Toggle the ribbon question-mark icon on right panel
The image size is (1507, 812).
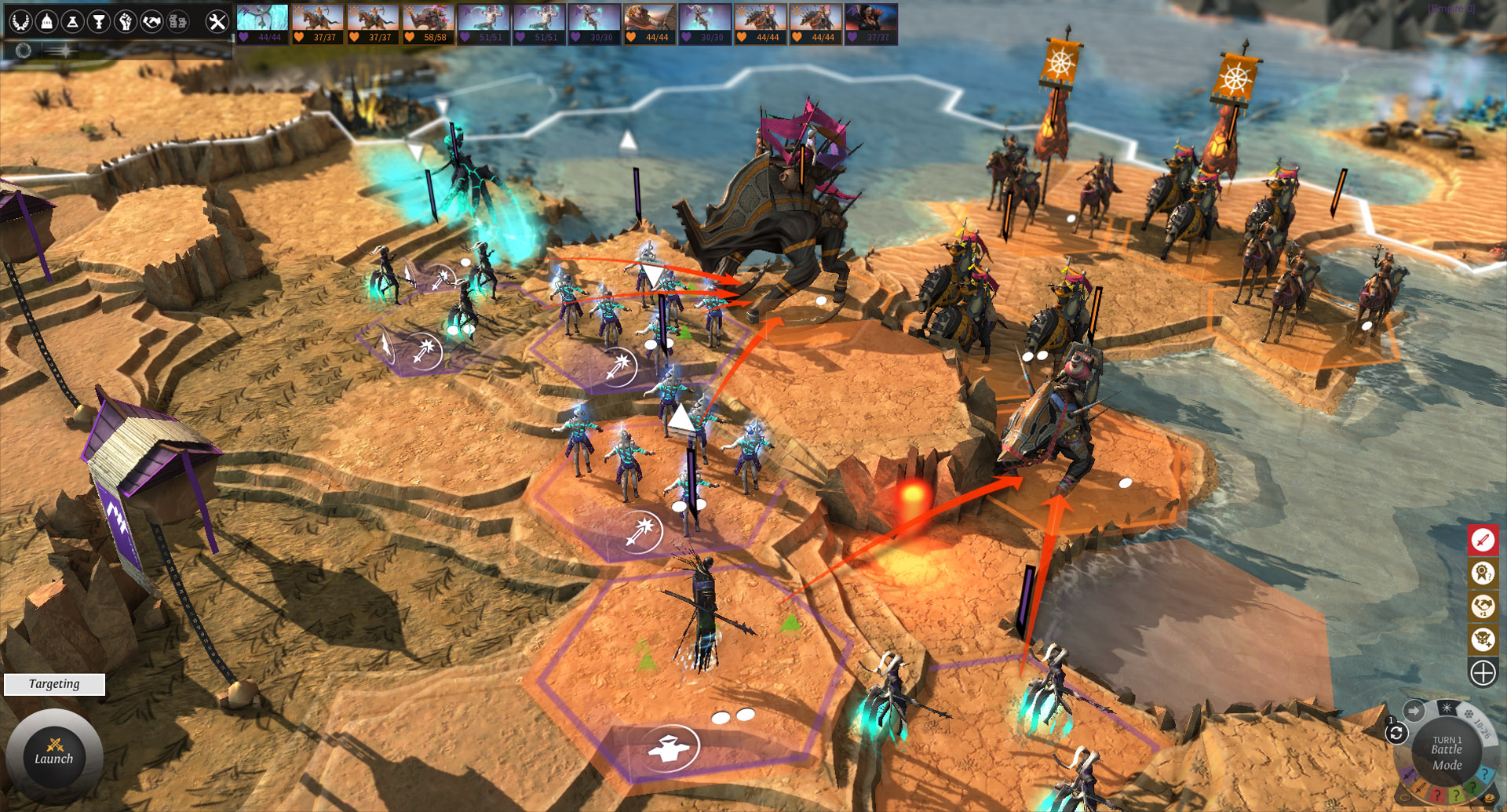tap(1483, 573)
